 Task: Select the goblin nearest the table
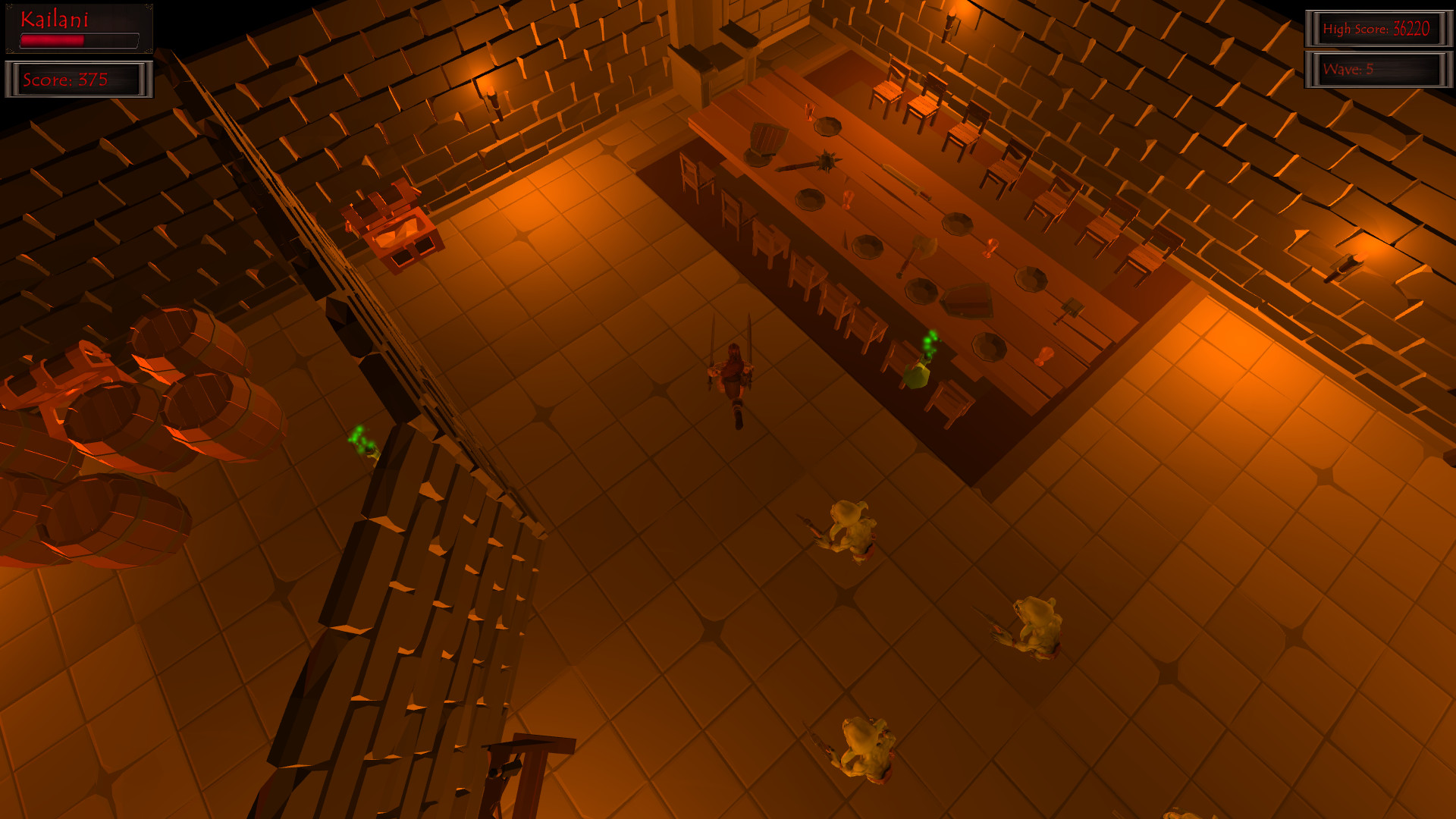tap(849, 527)
